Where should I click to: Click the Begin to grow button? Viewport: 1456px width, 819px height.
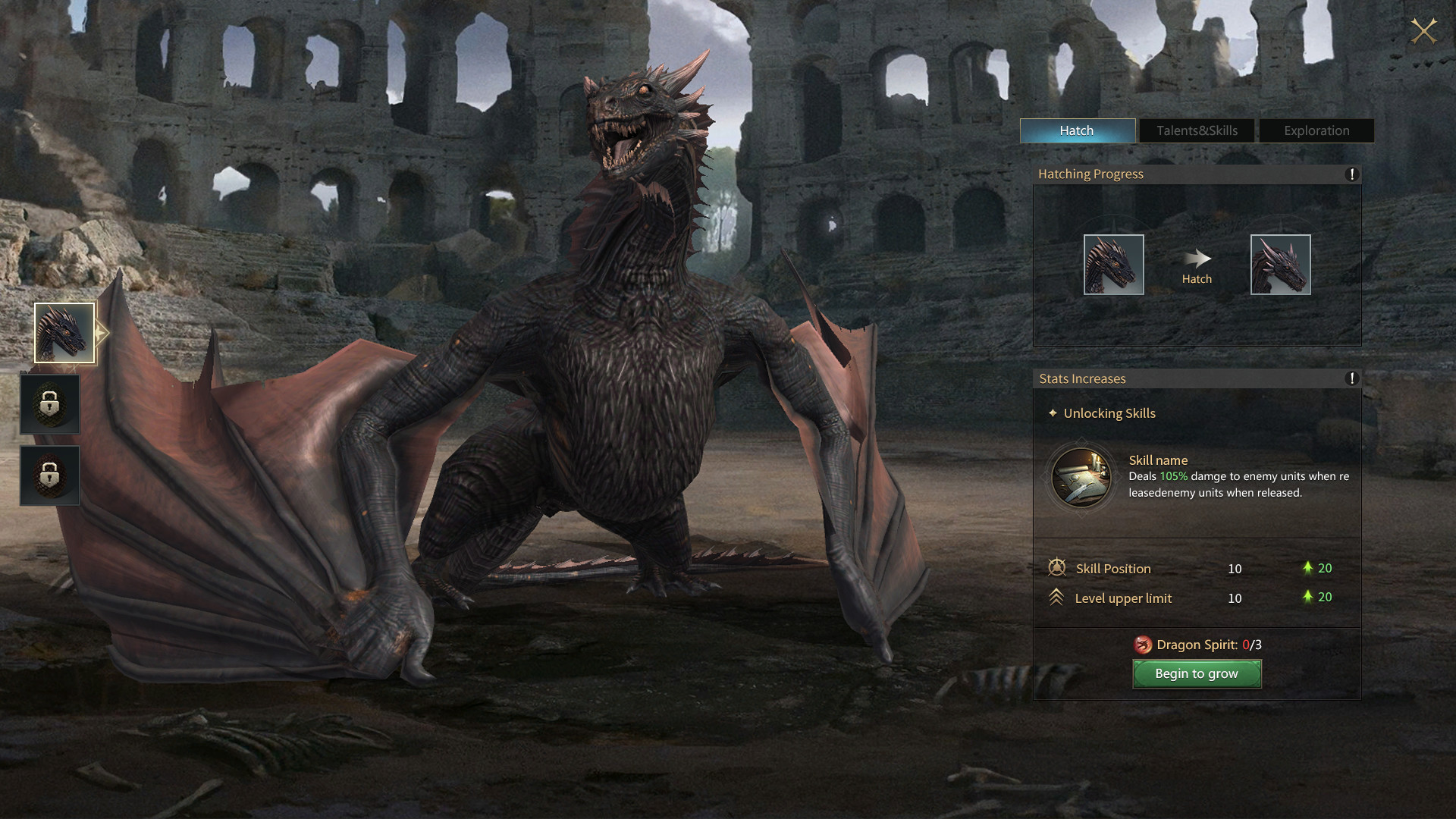click(x=1197, y=673)
